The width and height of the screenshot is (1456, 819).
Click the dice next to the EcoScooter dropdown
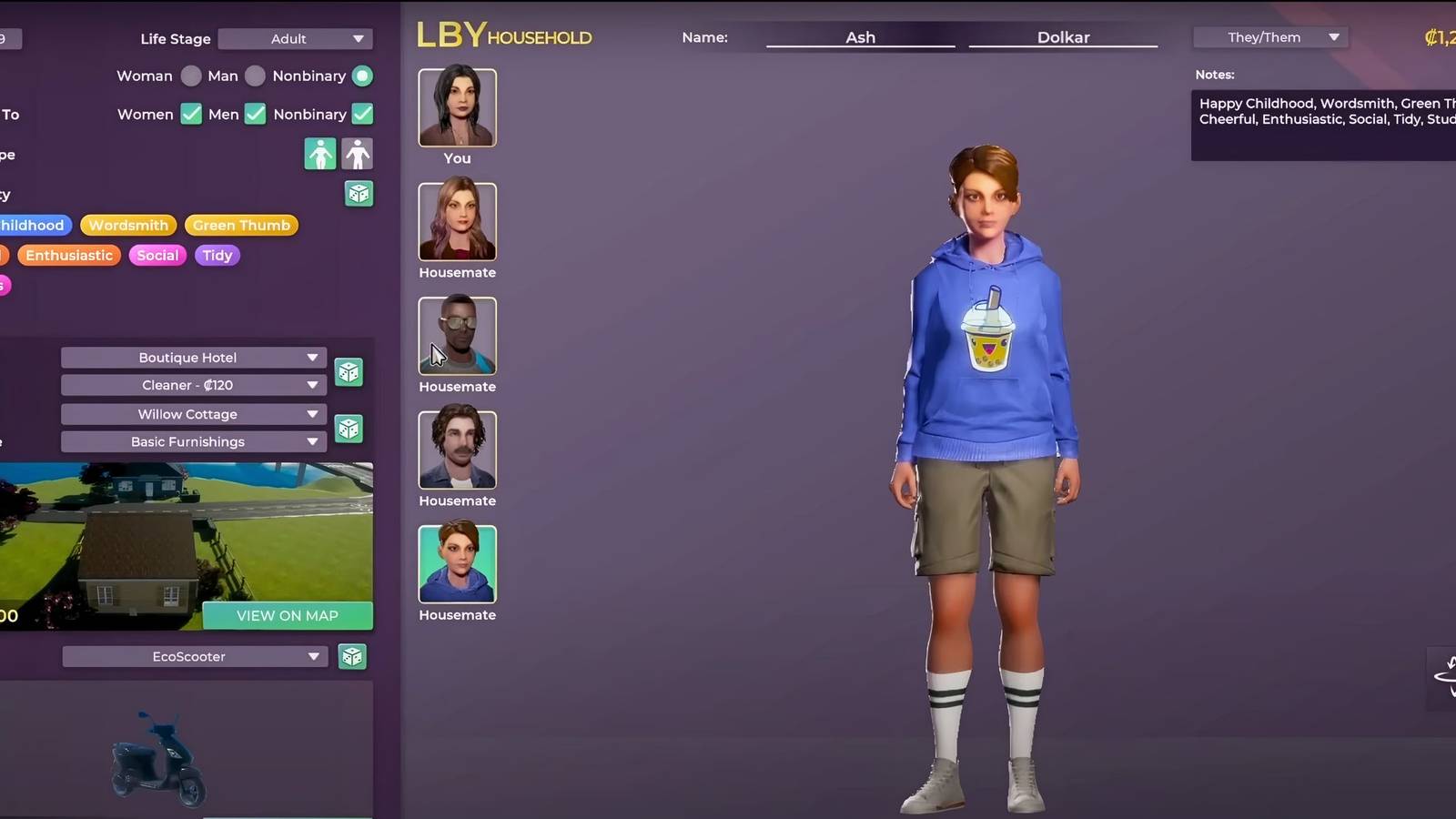(x=351, y=656)
